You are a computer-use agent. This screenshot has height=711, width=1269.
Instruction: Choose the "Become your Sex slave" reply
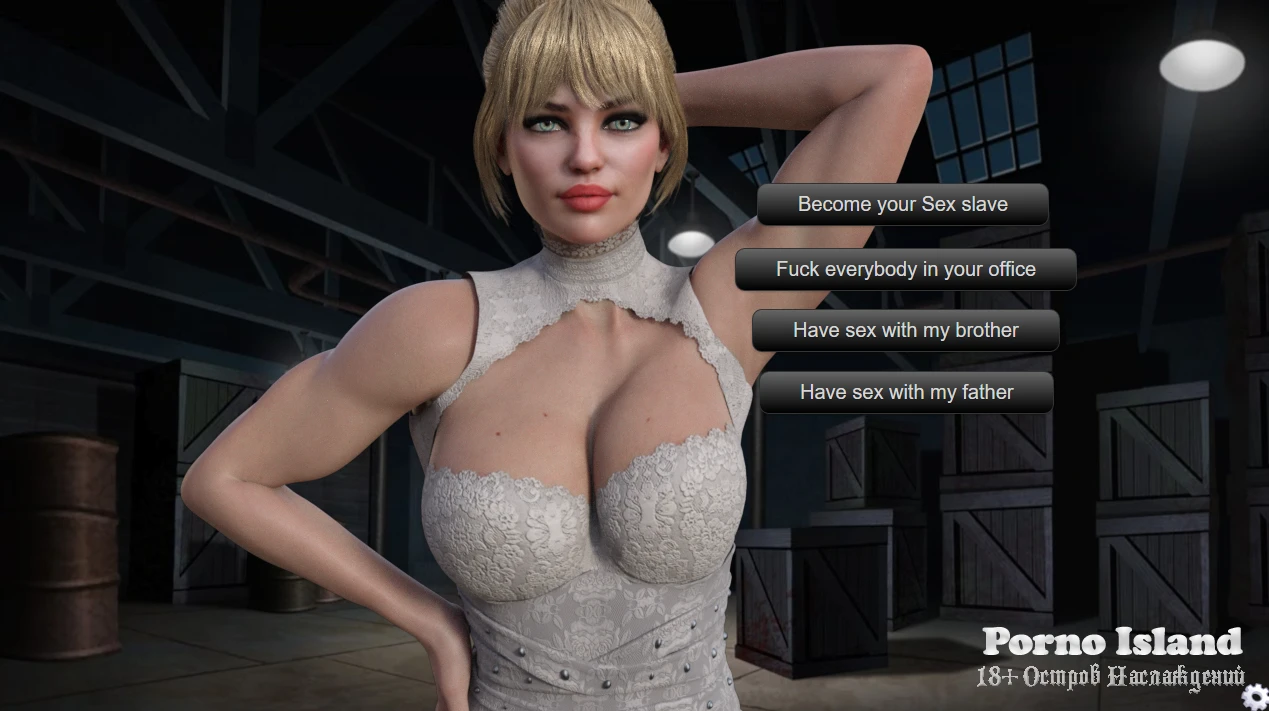pos(902,204)
